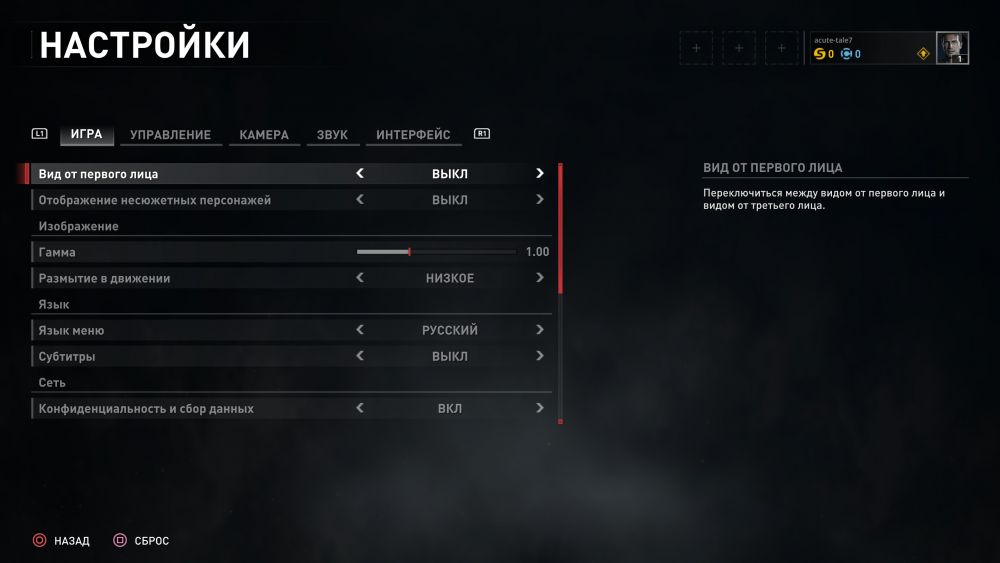Click left arrow for Вид от первого лица
This screenshot has height=563, width=1000.
(x=360, y=174)
